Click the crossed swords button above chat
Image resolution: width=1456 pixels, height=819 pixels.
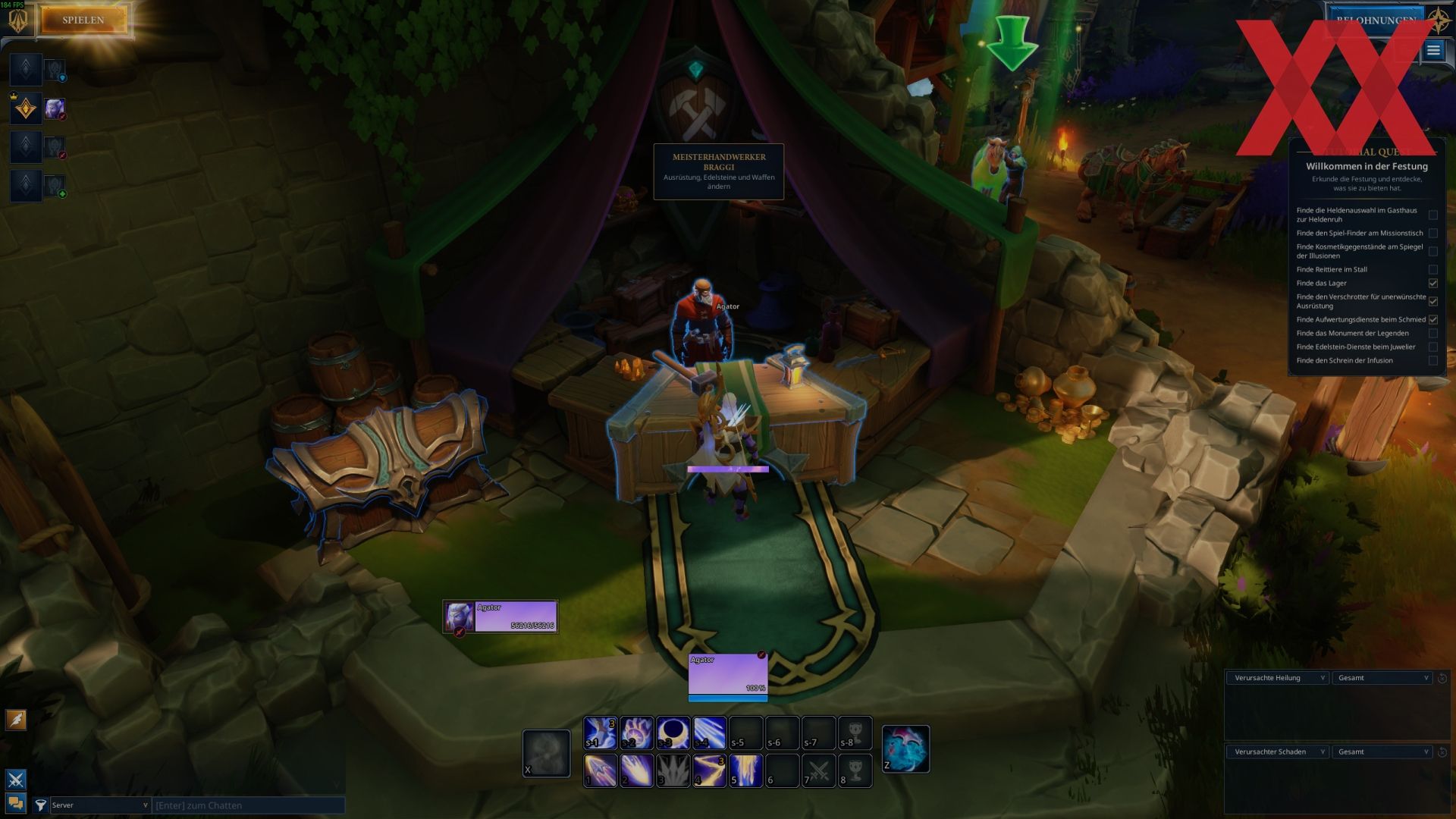click(16, 779)
